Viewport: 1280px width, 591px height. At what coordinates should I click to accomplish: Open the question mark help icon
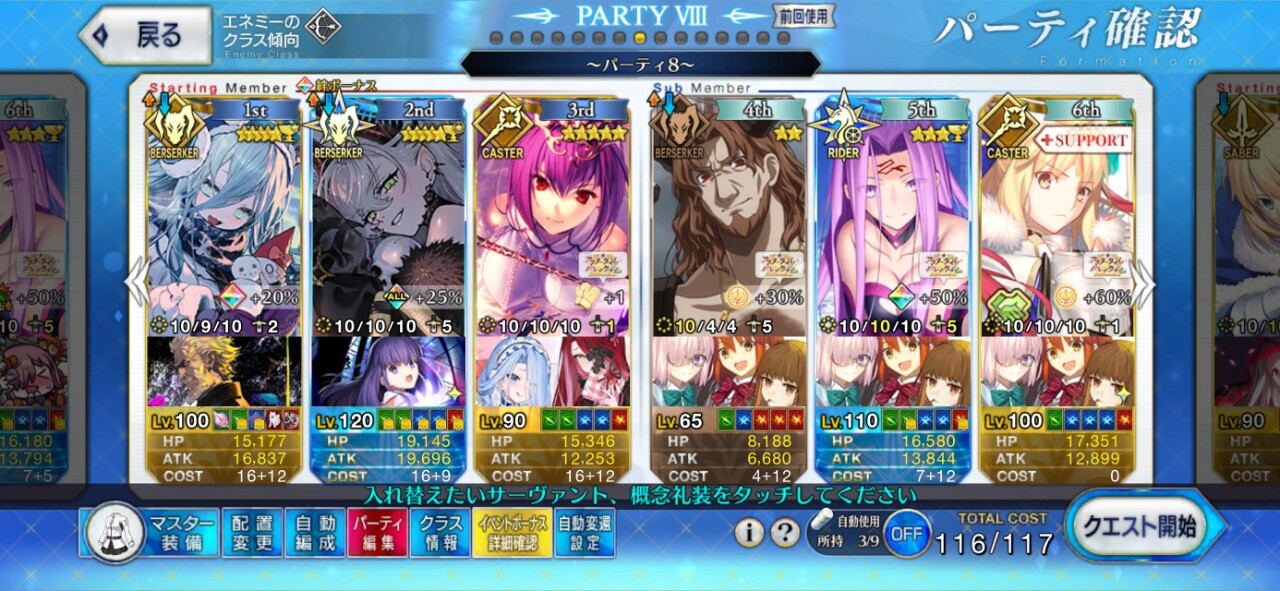pyautogui.click(x=786, y=533)
